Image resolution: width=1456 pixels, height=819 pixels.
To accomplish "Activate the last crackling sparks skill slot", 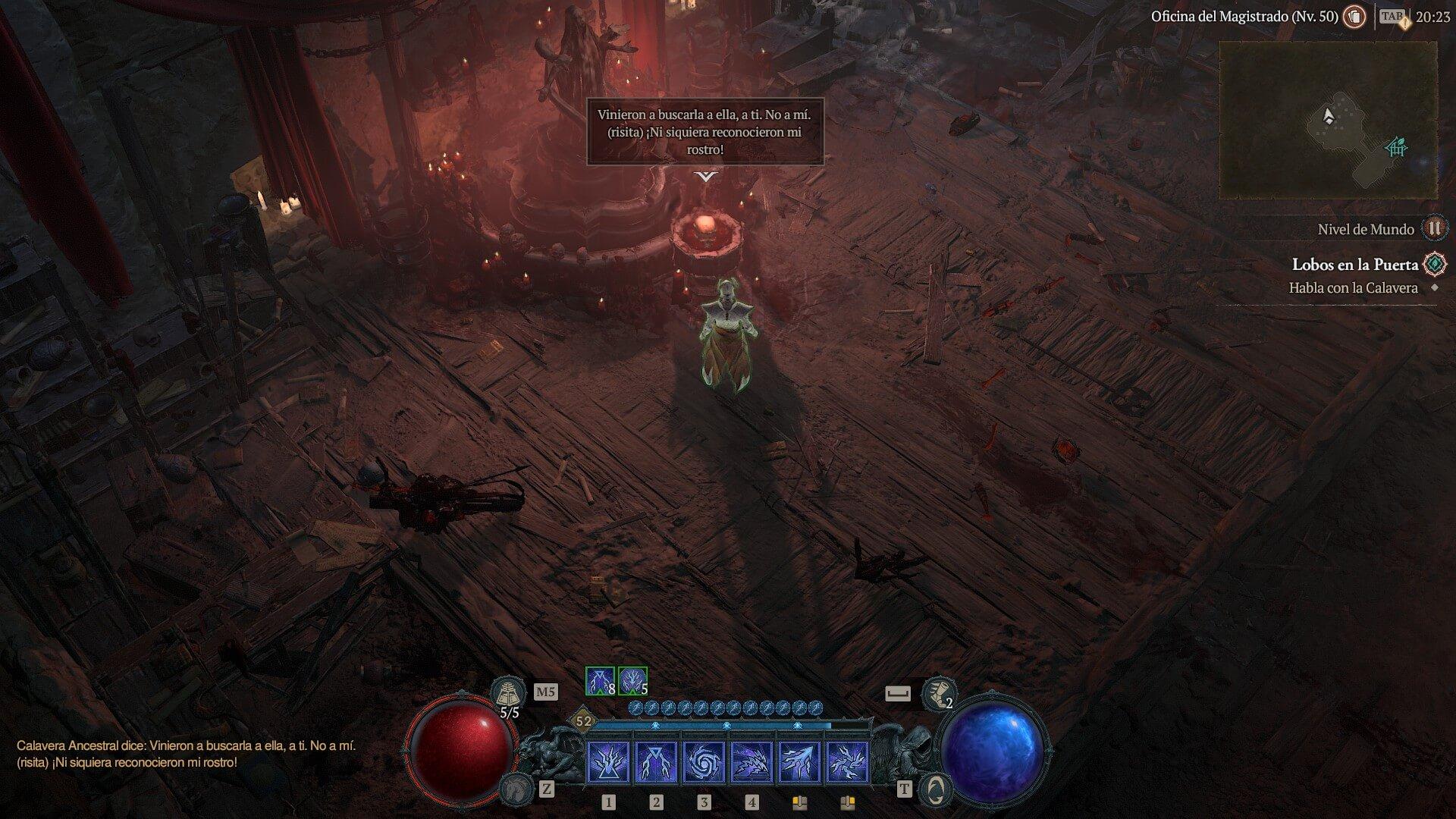I will pos(847,761).
